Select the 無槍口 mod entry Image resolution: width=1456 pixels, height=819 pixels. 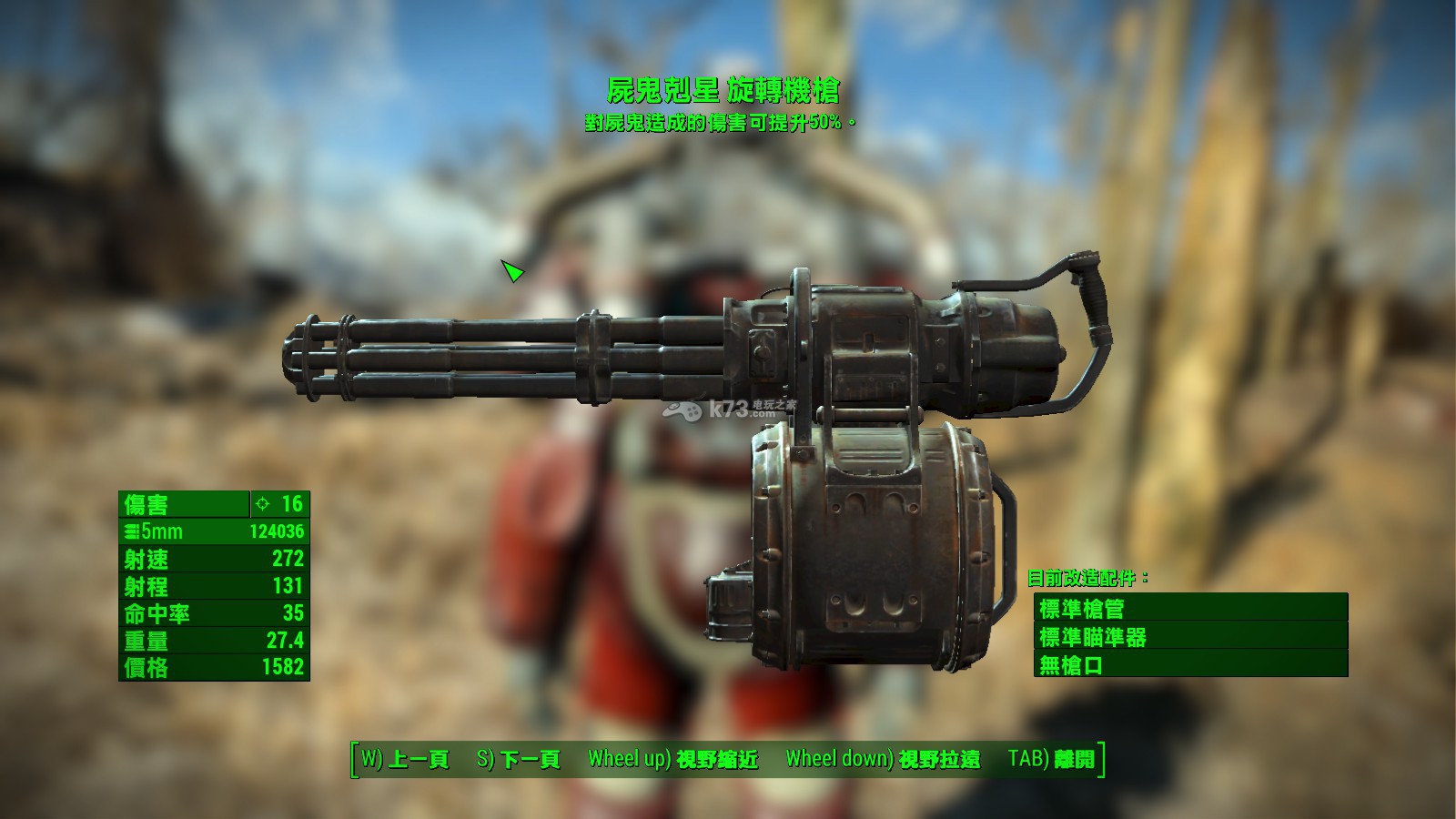(x=1190, y=665)
